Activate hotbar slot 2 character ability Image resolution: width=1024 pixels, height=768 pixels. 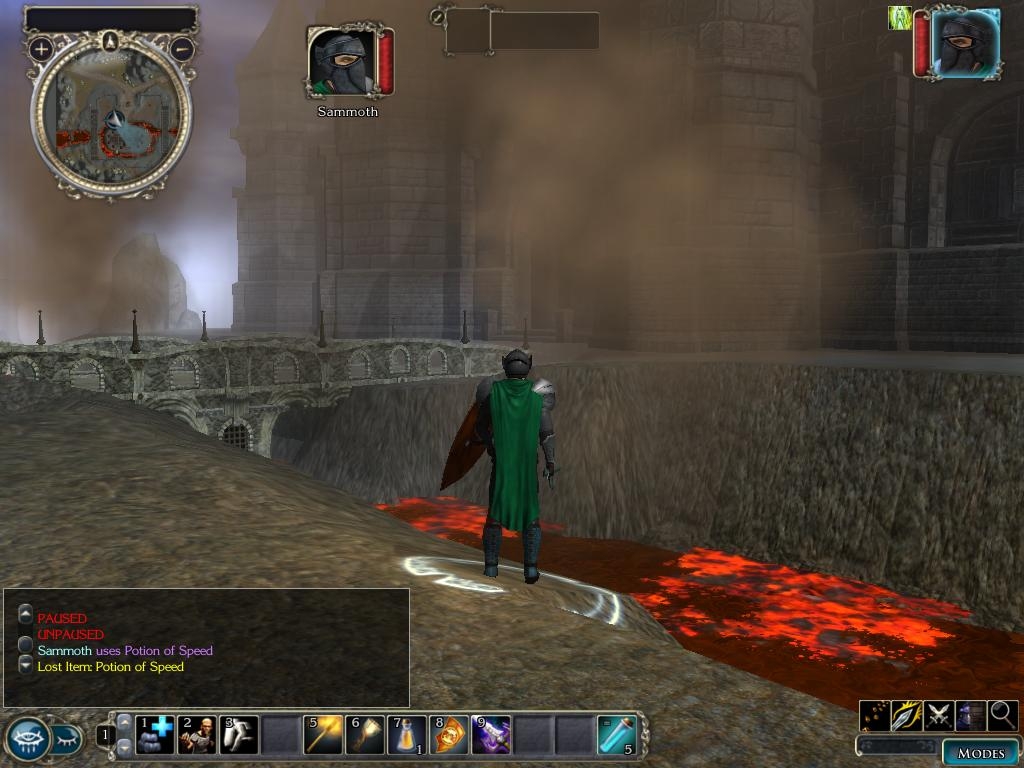pos(197,735)
